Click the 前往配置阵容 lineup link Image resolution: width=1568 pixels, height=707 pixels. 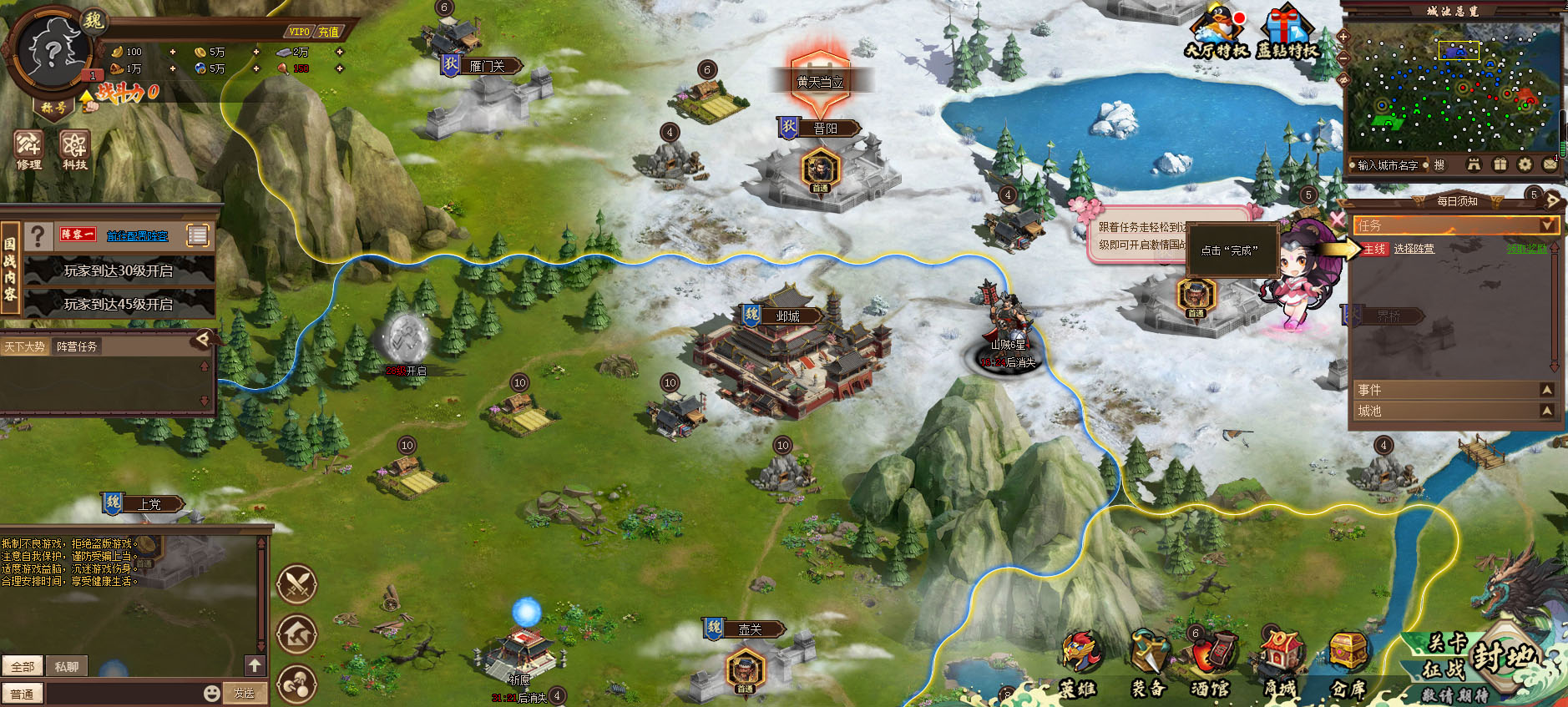[x=137, y=235]
